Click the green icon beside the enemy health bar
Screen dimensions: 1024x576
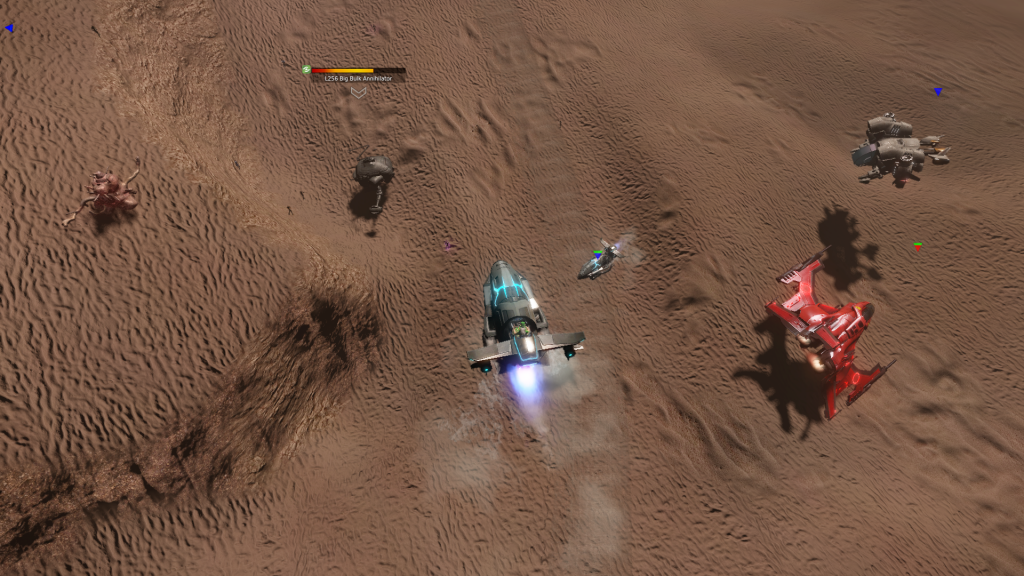point(307,70)
